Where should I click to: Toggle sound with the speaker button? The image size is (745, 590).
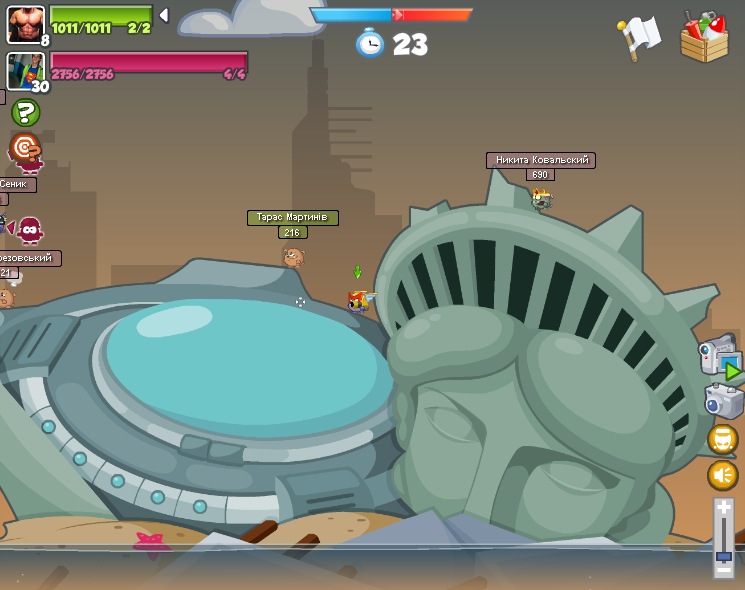722,474
